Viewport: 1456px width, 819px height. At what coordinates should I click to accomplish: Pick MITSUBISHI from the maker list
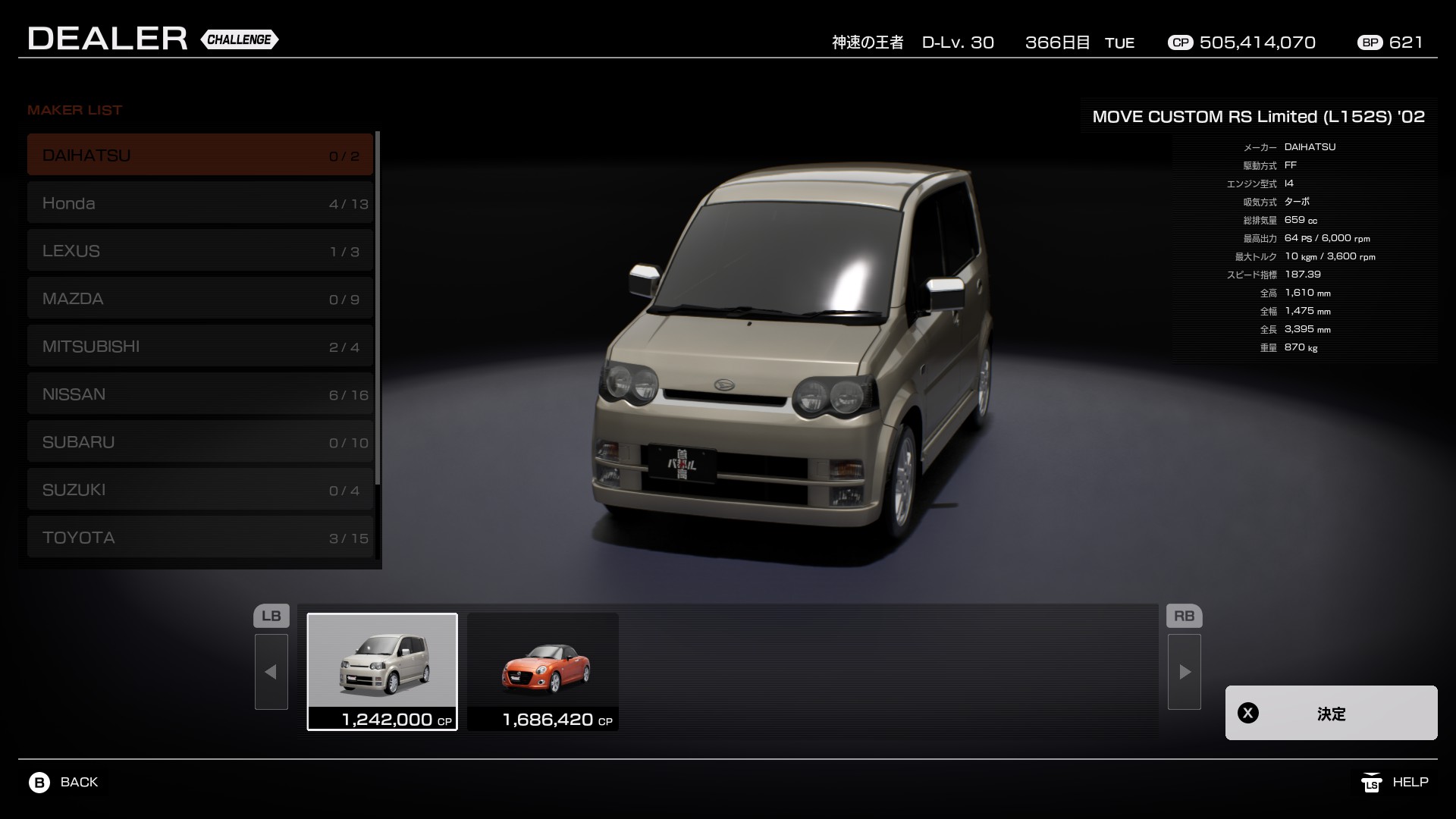pos(200,347)
